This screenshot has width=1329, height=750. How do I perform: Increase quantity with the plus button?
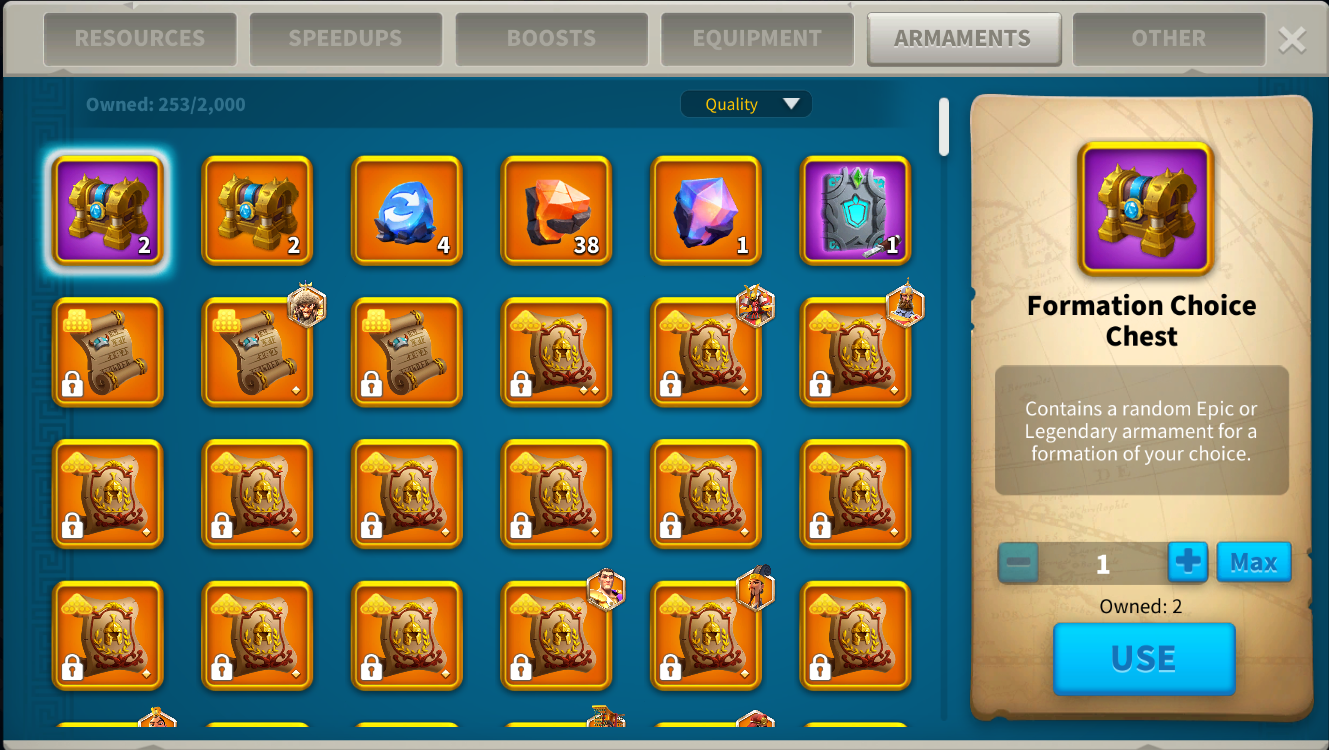coord(1187,562)
